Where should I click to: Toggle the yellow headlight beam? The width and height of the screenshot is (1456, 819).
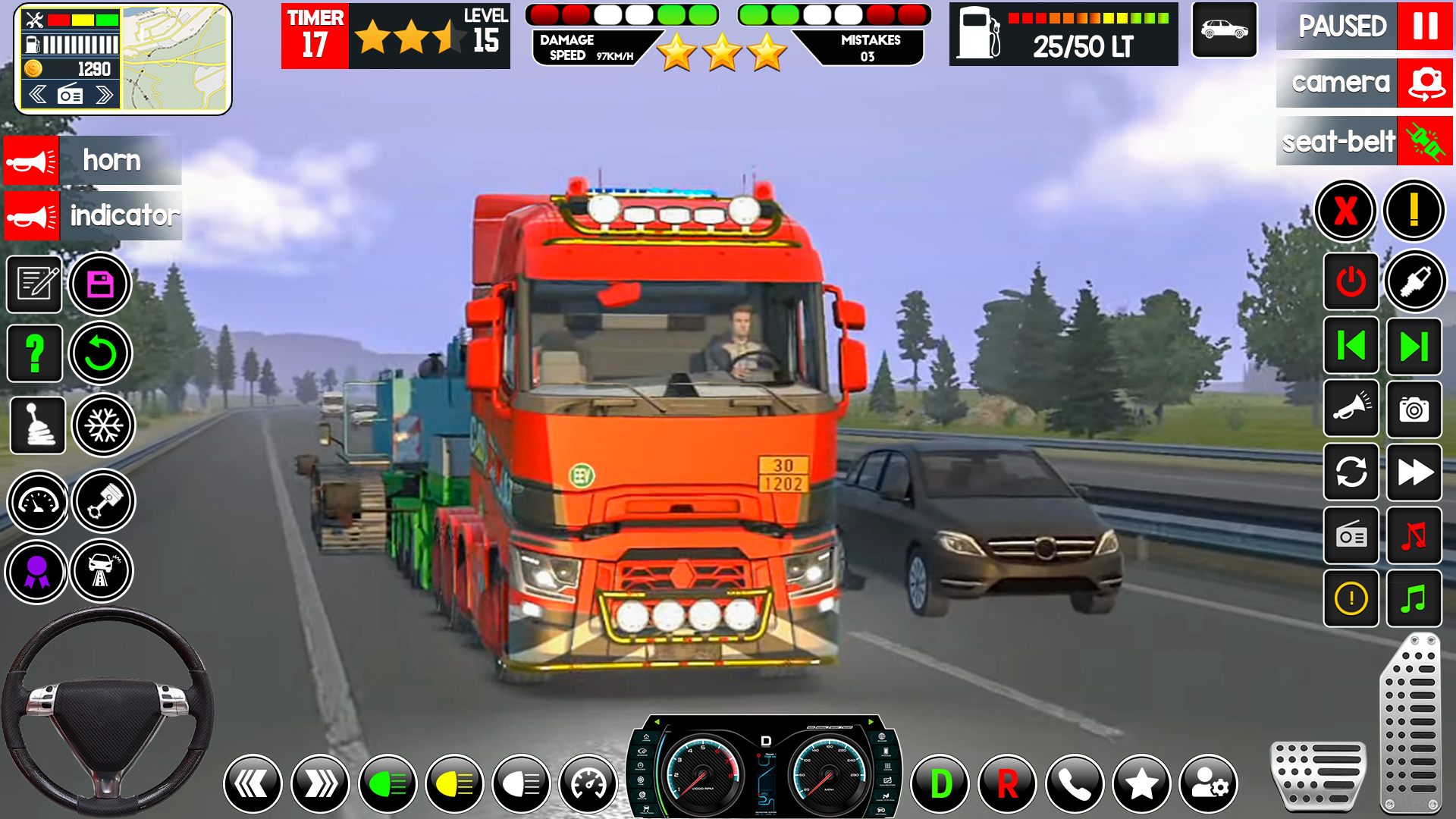pyautogui.click(x=455, y=783)
